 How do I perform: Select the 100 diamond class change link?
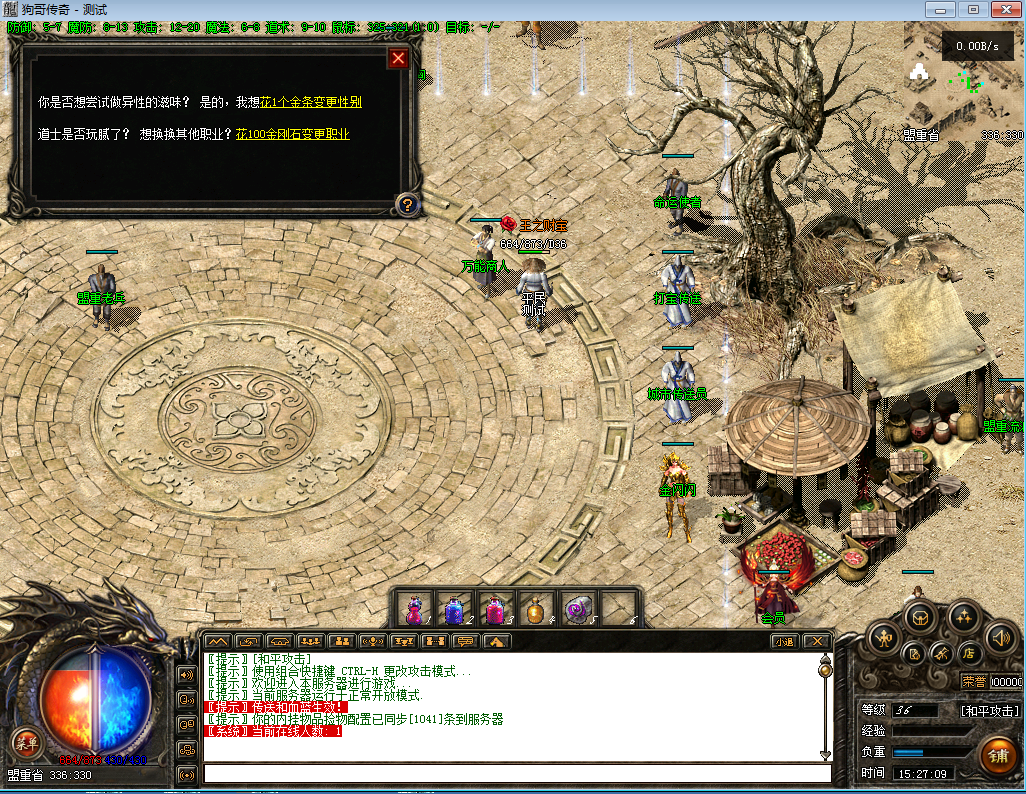[x=293, y=134]
